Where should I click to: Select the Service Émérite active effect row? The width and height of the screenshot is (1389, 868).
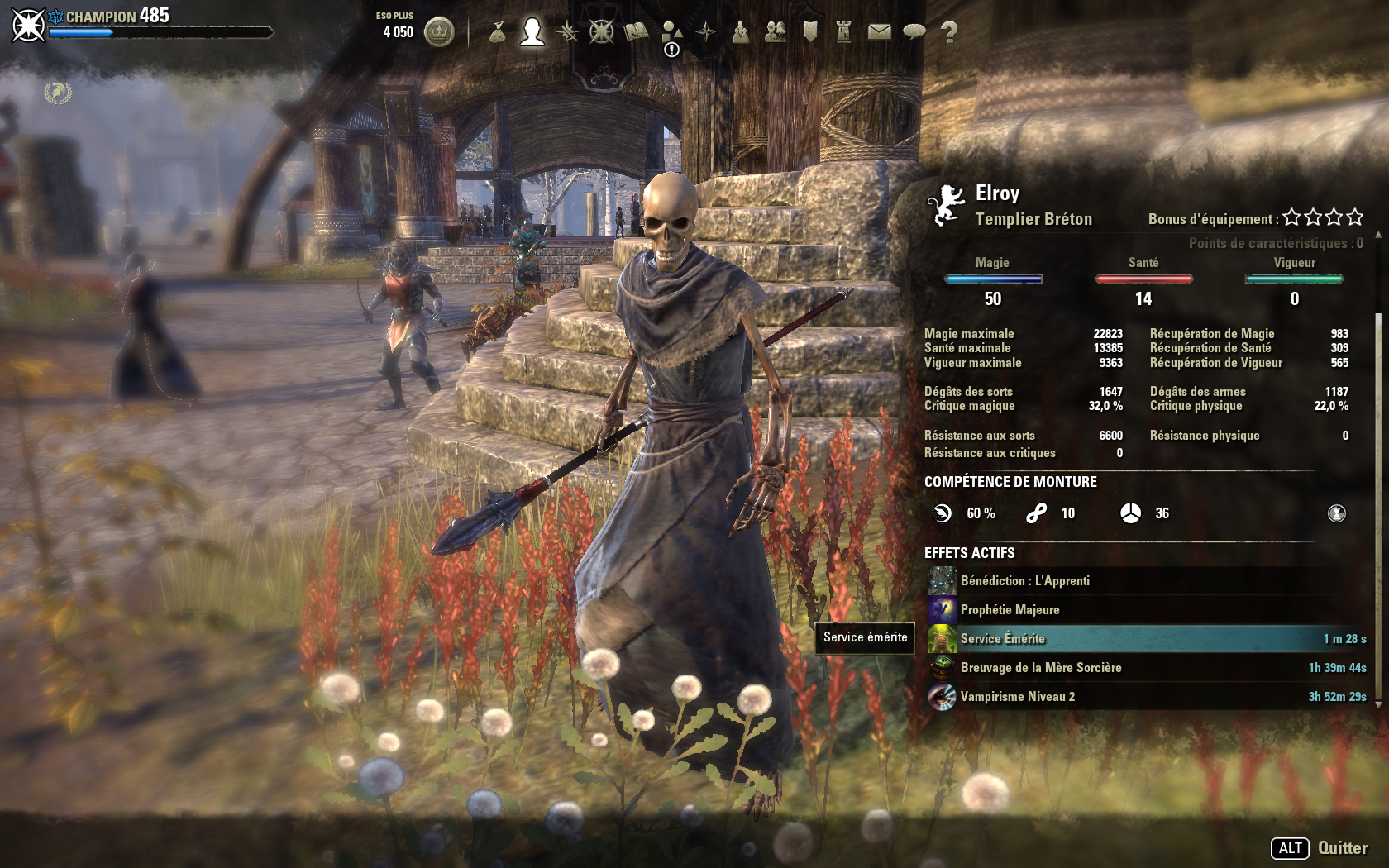[1146, 639]
